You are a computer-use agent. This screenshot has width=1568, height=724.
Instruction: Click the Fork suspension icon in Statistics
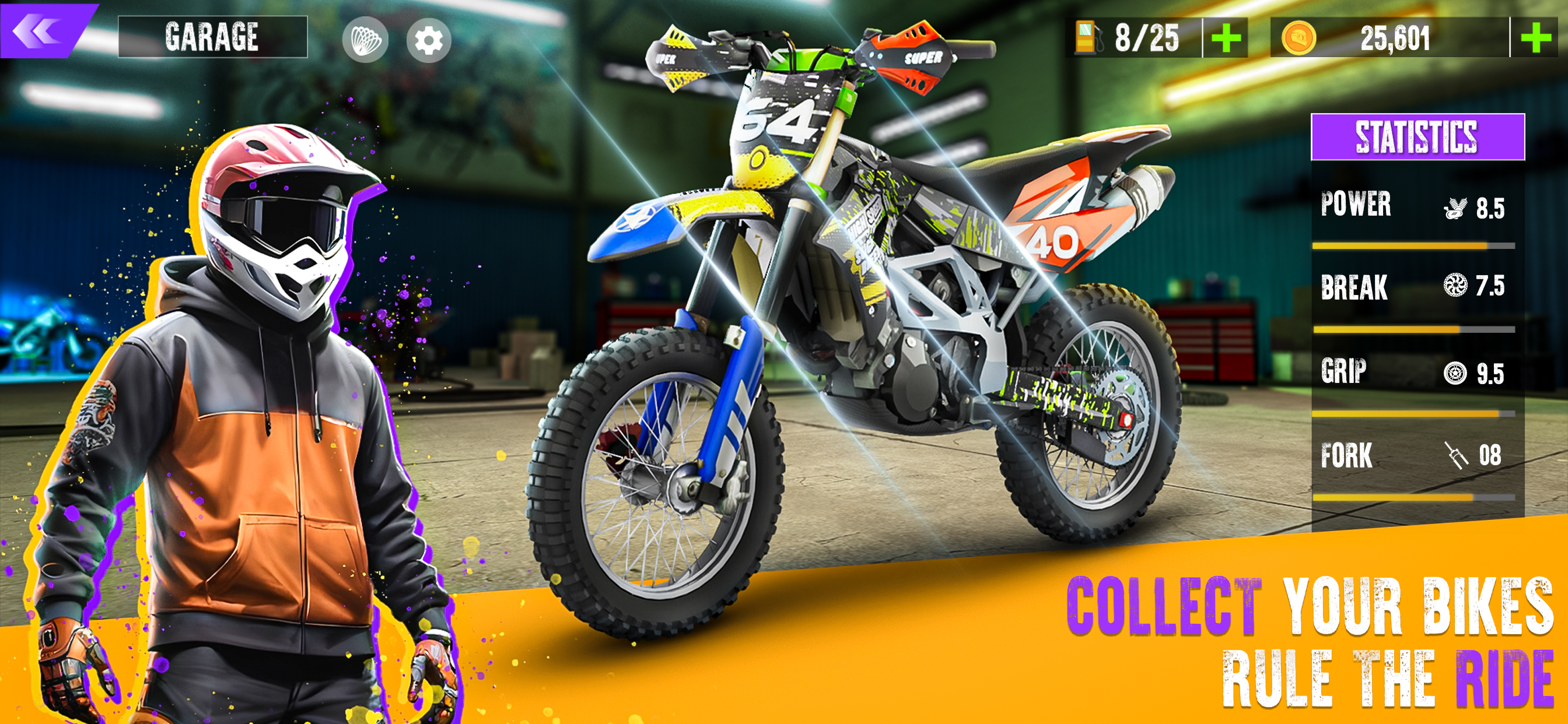pyautogui.click(x=1455, y=455)
